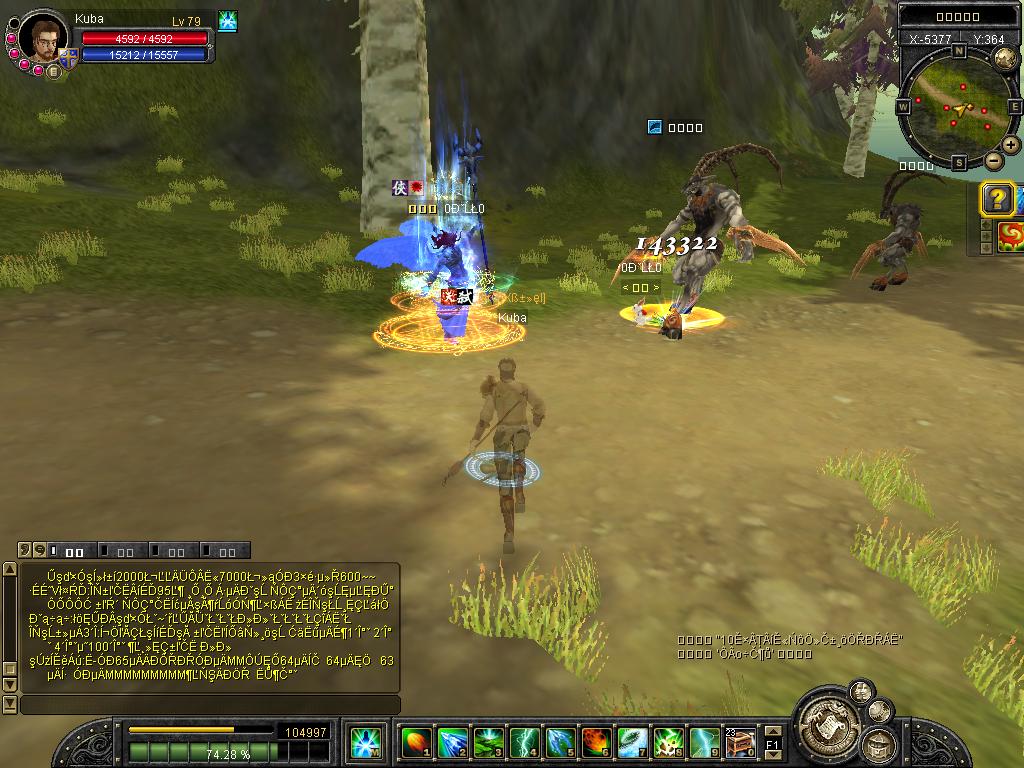This screenshot has width=1024, height=768.
Task: Activate the green field skill in slot 3
Action: click(x=487, y=742)
